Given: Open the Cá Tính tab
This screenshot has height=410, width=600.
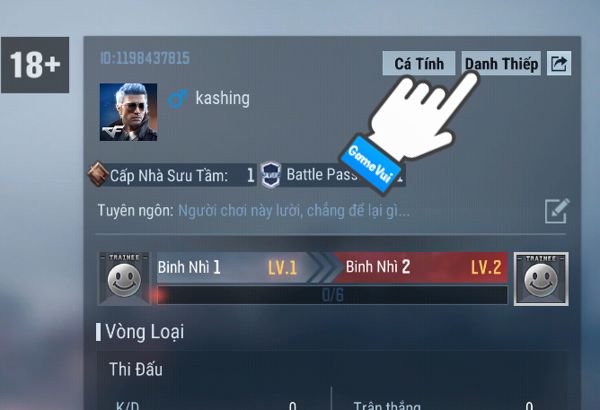Looking at the screenshot, I should tap(418, 64).
